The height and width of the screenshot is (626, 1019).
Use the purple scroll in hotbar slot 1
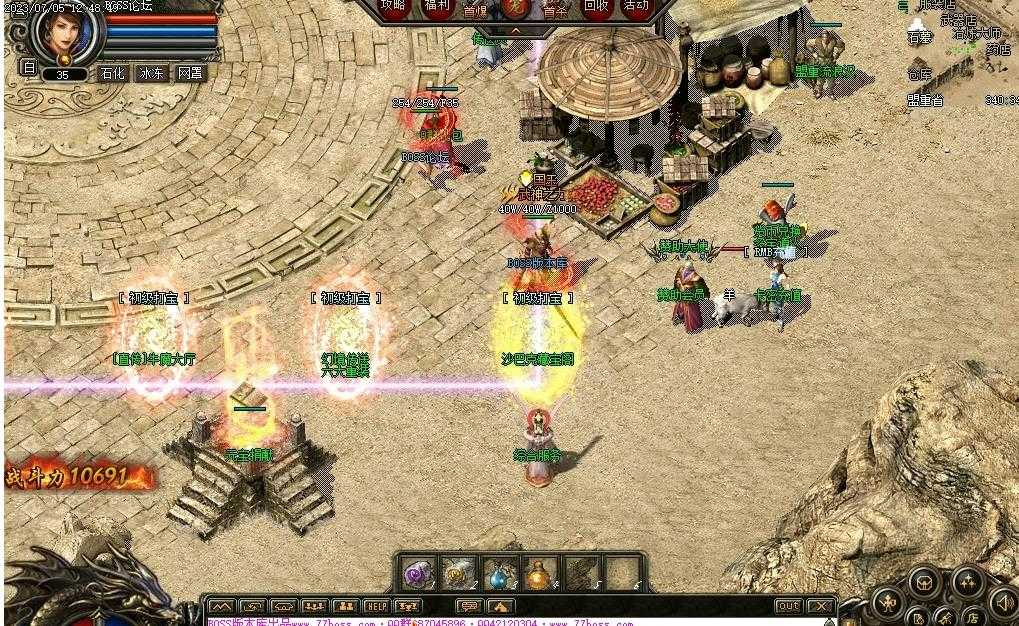pyautogui.click(x=416, y=575)
